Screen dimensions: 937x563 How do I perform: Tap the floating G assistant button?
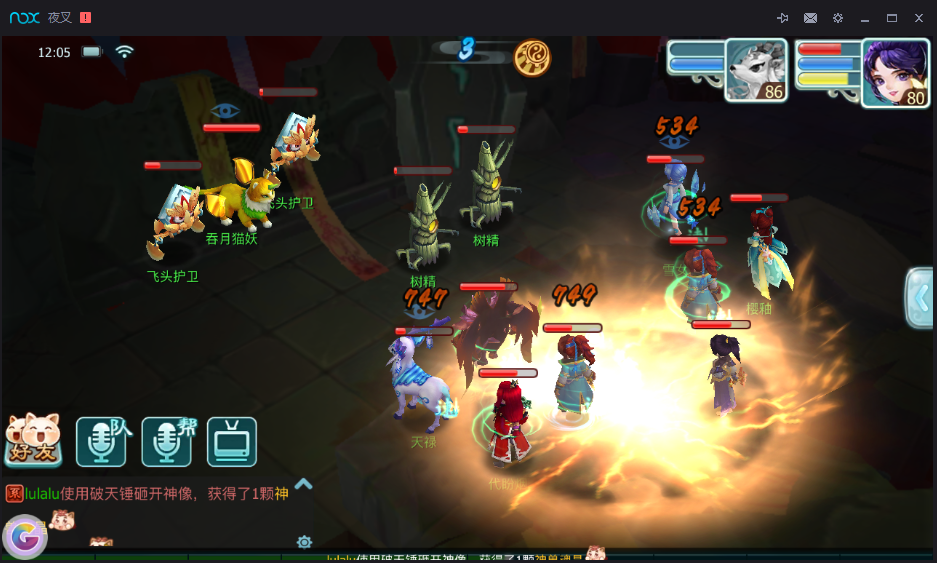[24, 537]
